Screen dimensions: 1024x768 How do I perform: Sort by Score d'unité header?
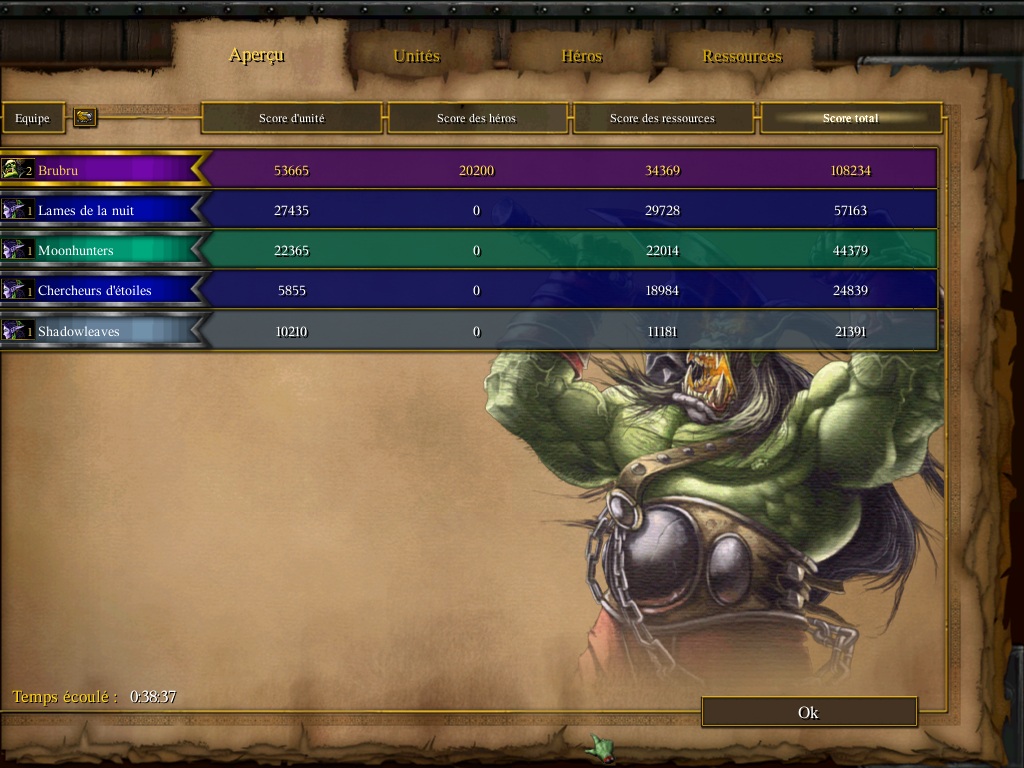click(292, 118)
